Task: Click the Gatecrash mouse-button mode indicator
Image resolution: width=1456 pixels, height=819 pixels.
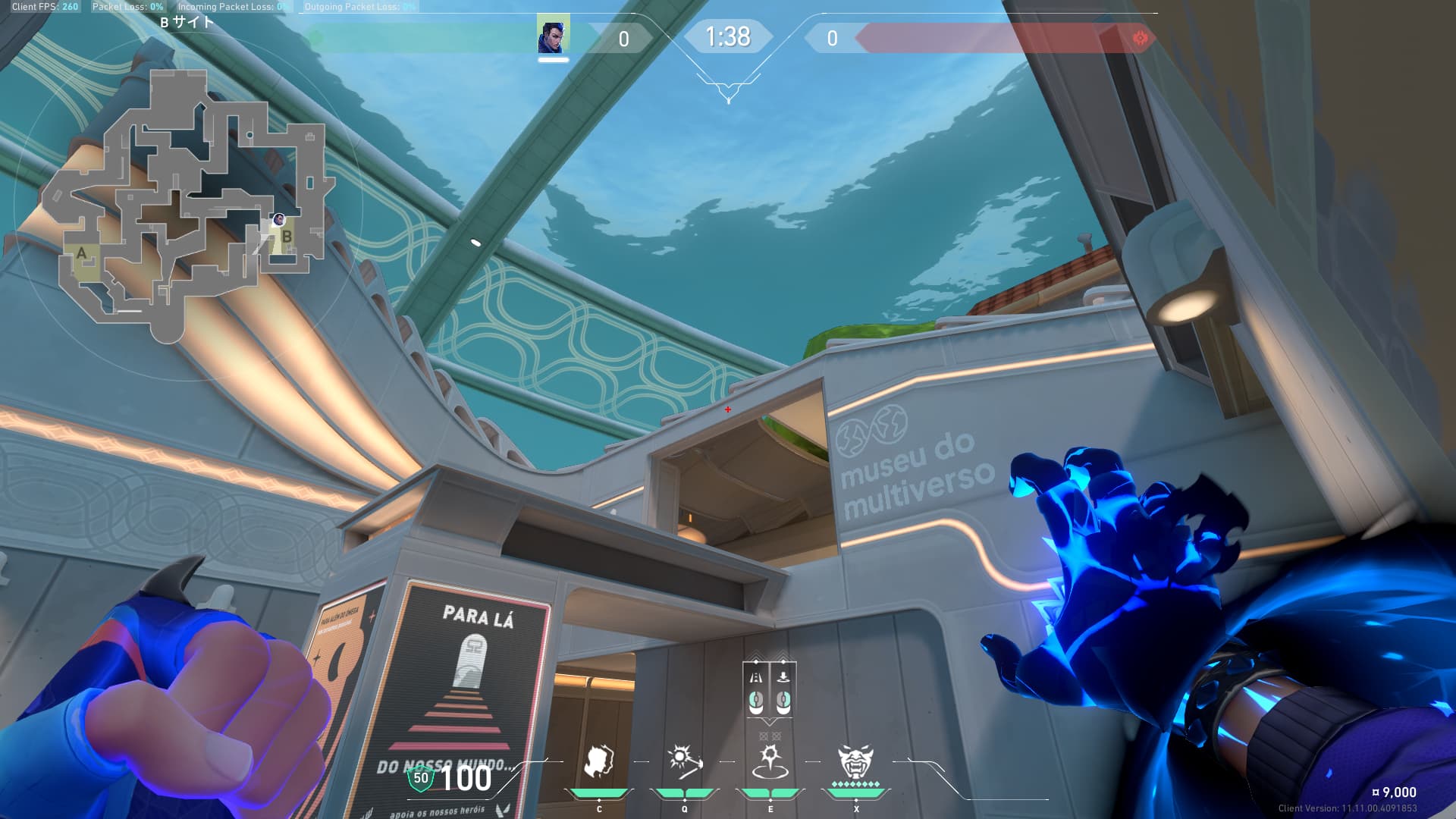Action: pyautogui.click(x=769, y=690)
